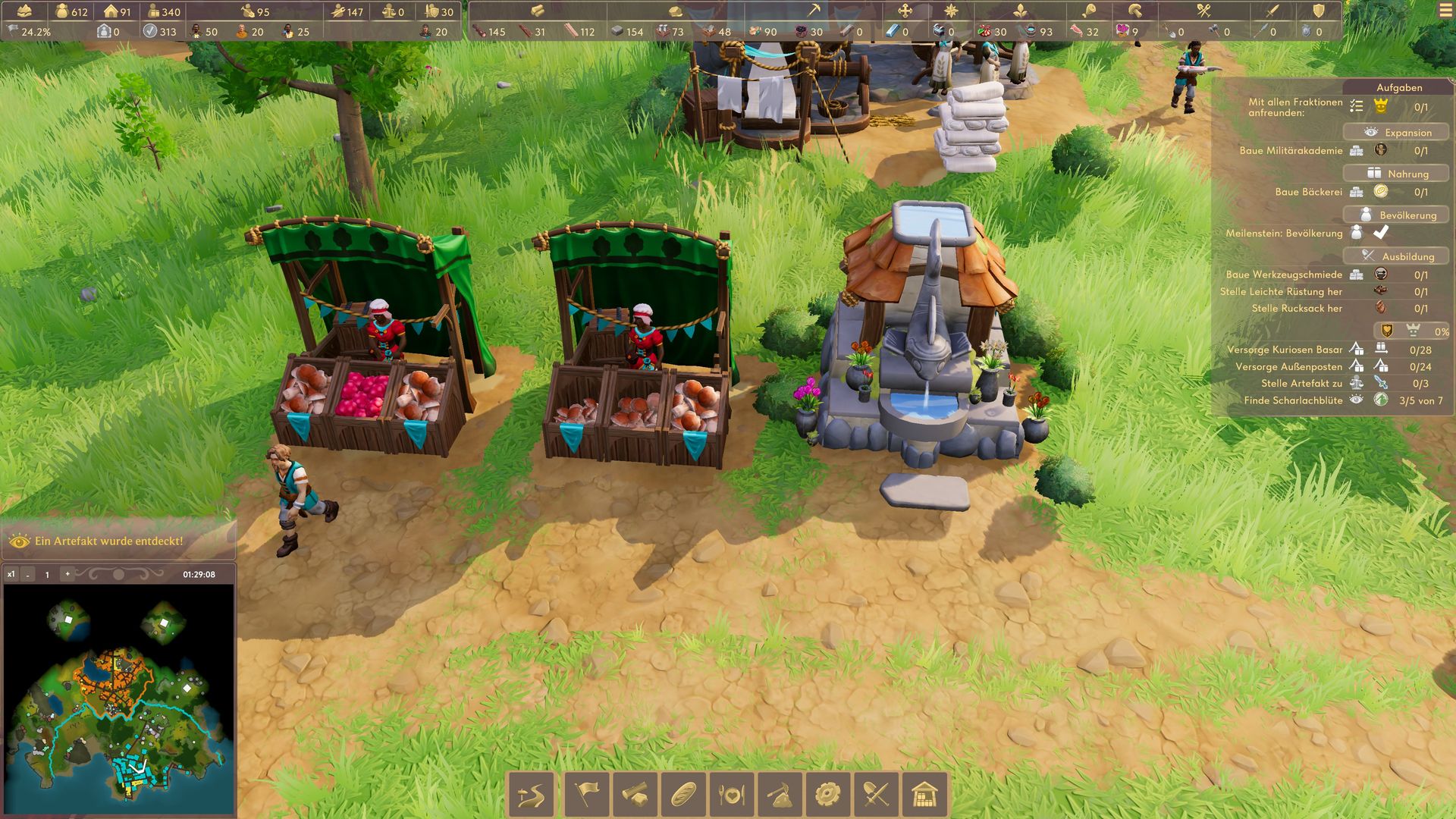
Task: Select the Aufgaben tasks panel header
Action: [x=1399, y=87]
